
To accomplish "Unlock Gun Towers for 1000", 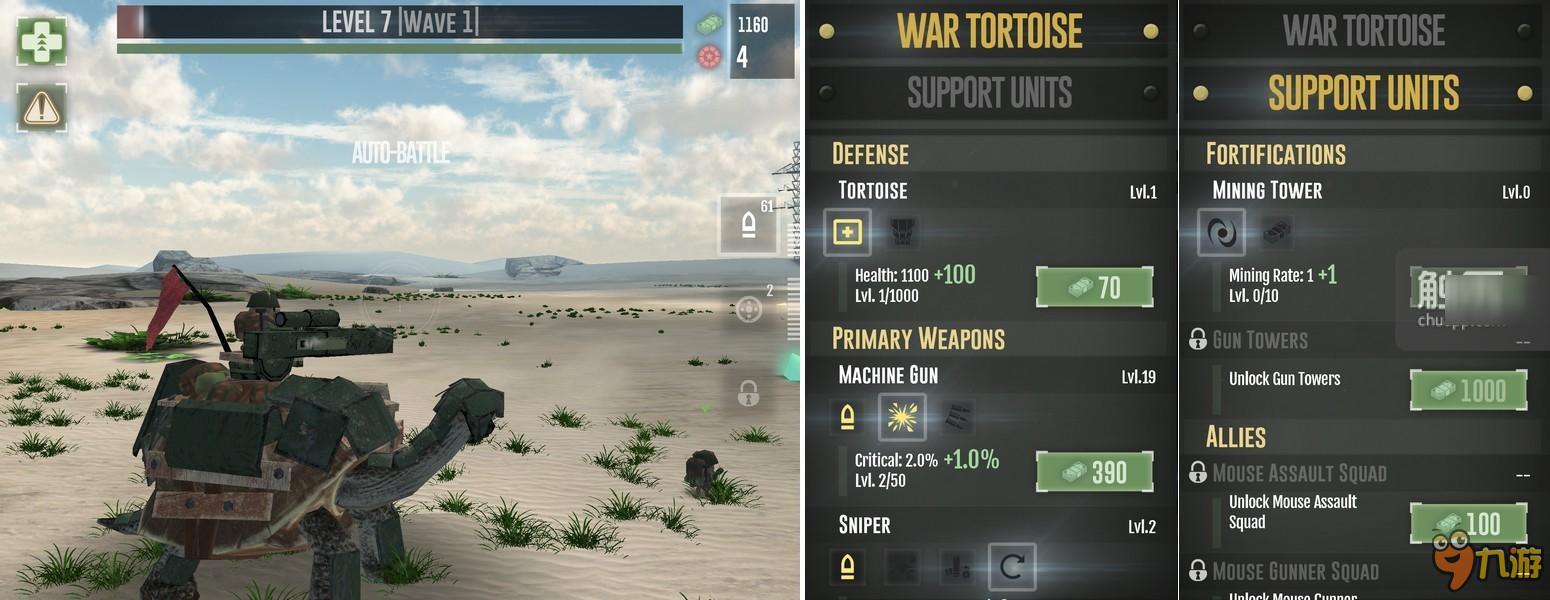I will click(x=1468, y=390).
